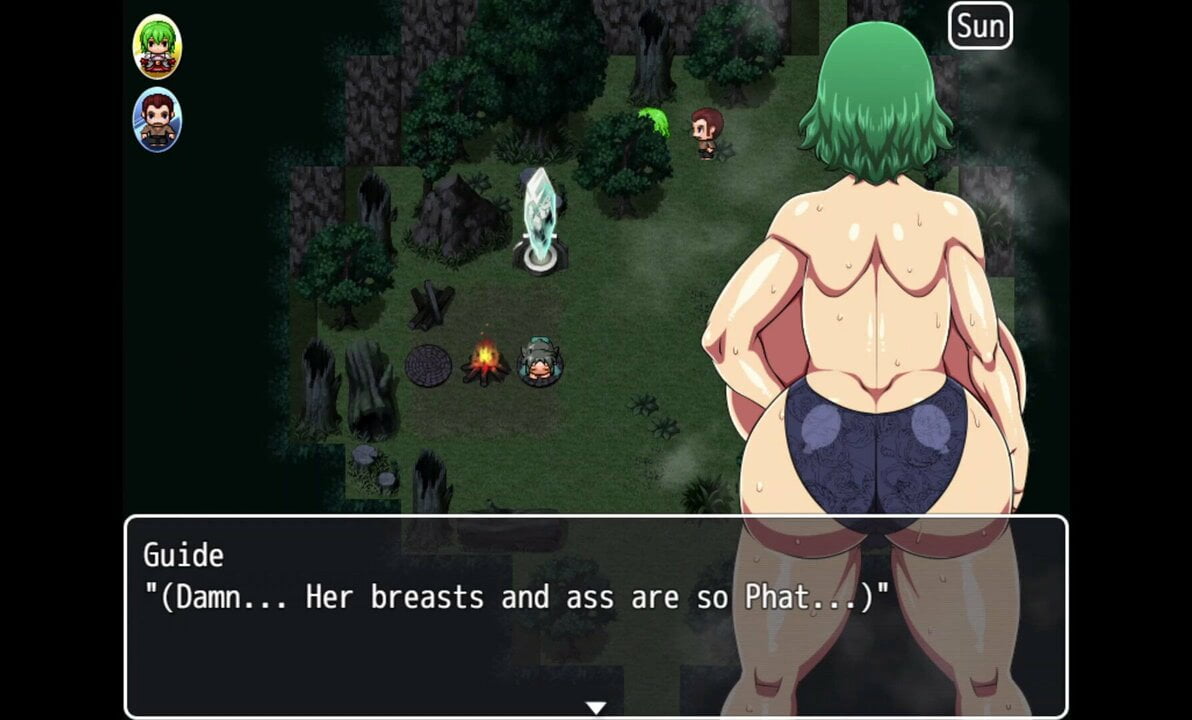
Task: Click the green-haired party member portrait
Action: 157,47
